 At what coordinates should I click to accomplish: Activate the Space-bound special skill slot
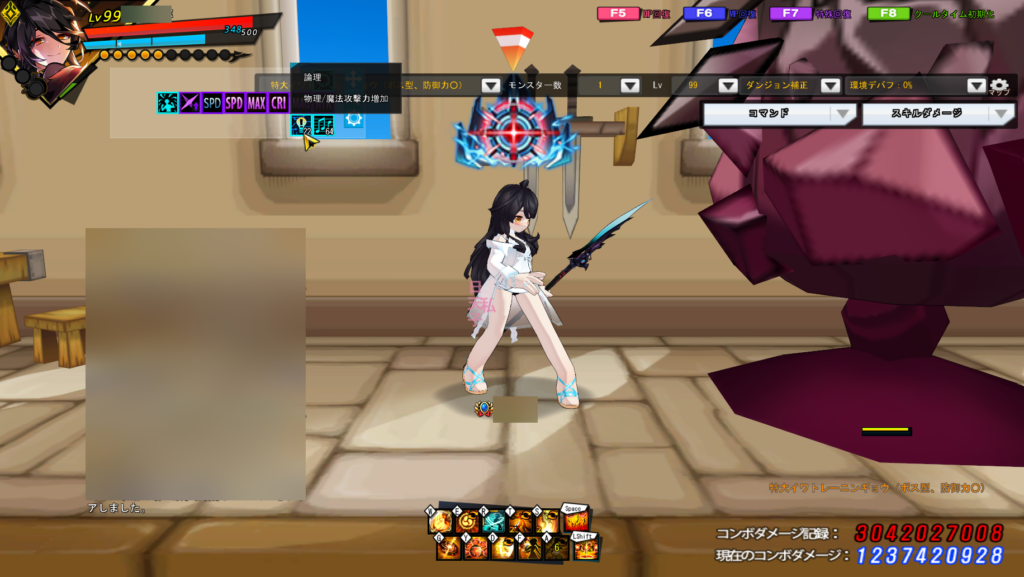577,520
